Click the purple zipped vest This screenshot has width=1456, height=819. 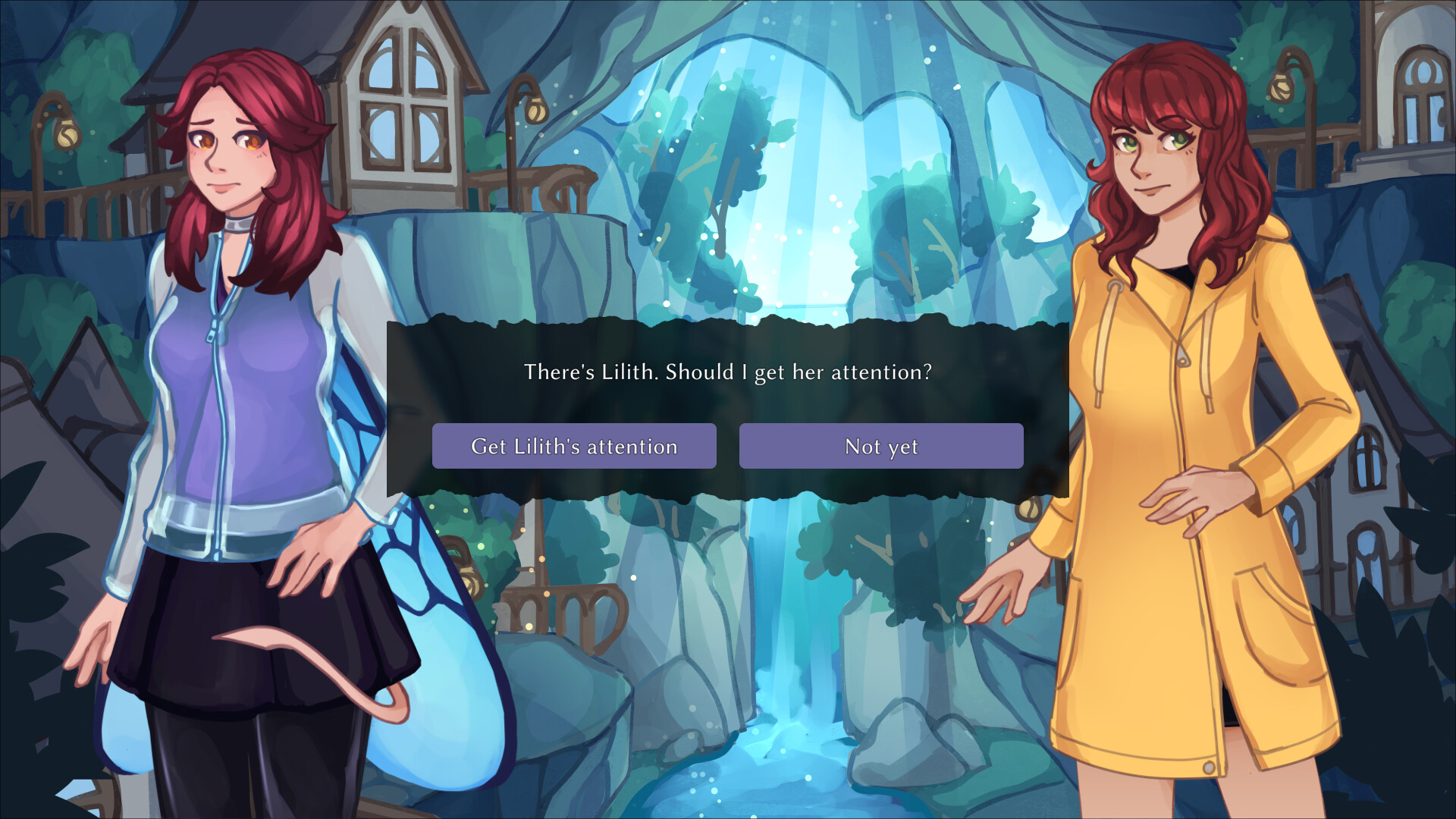pyautogui.click(x=220, y=364)
